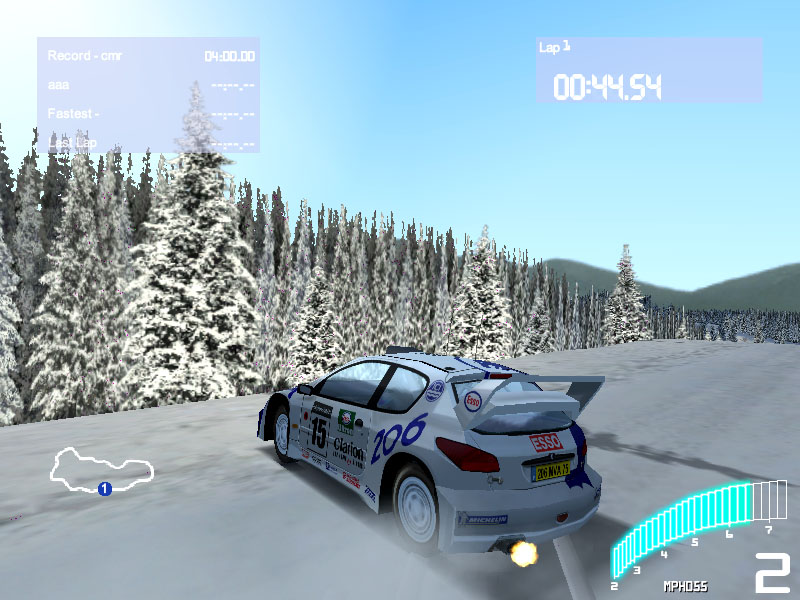Select the blue player marker on minimap

coord(104,489)
